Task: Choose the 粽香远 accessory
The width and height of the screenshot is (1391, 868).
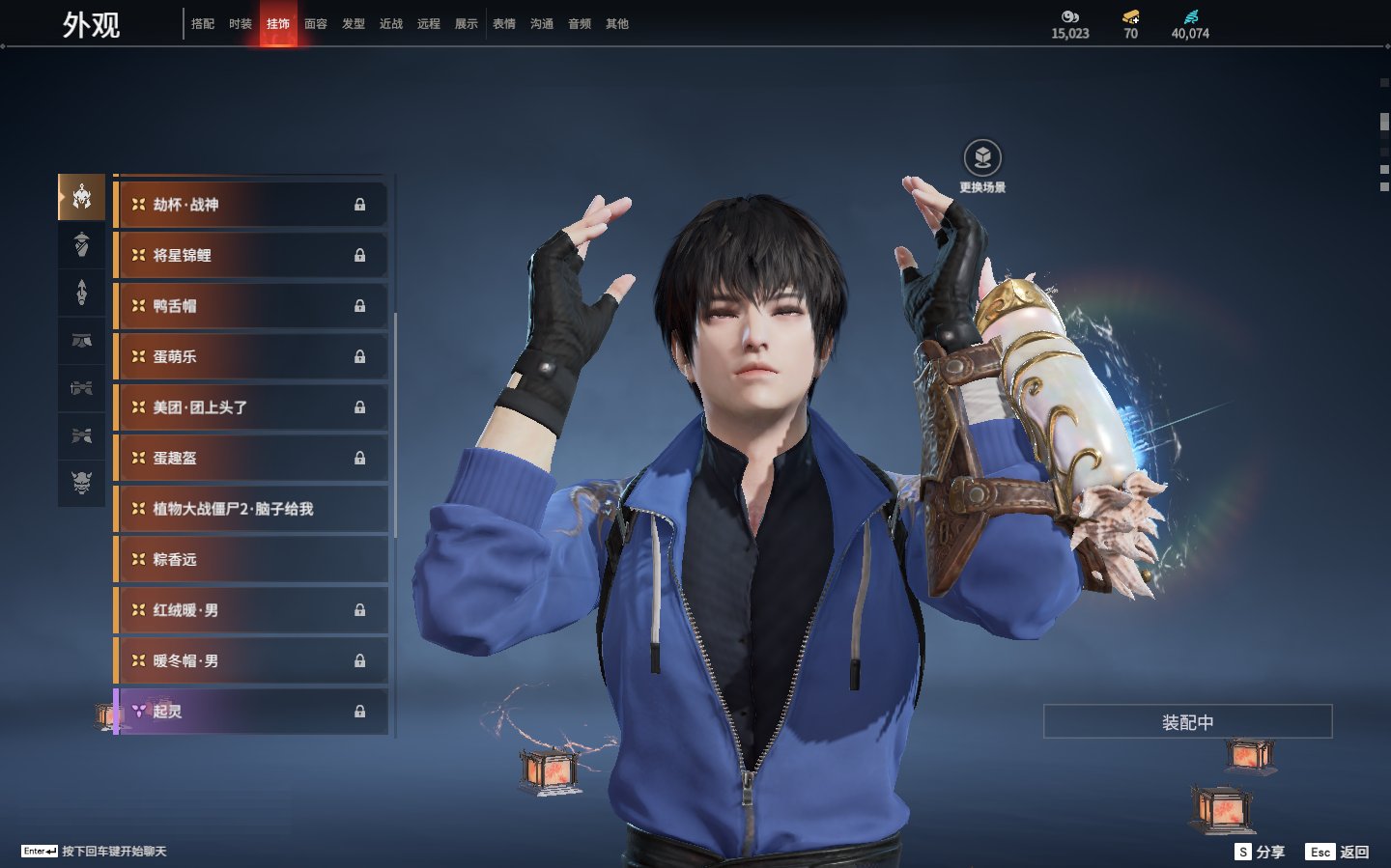Action: (x=251, y=559)
